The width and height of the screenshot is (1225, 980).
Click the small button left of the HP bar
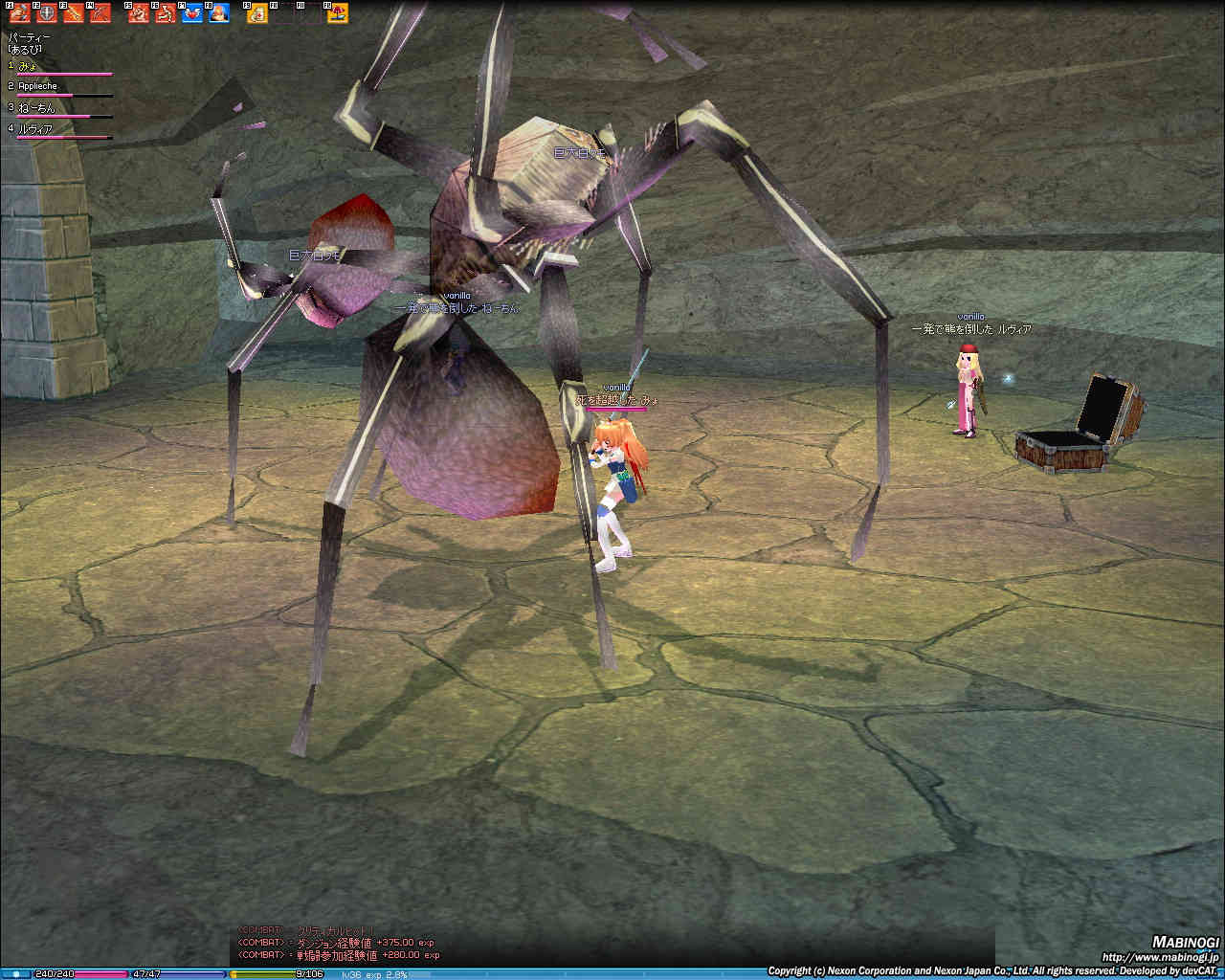point(16,974)
